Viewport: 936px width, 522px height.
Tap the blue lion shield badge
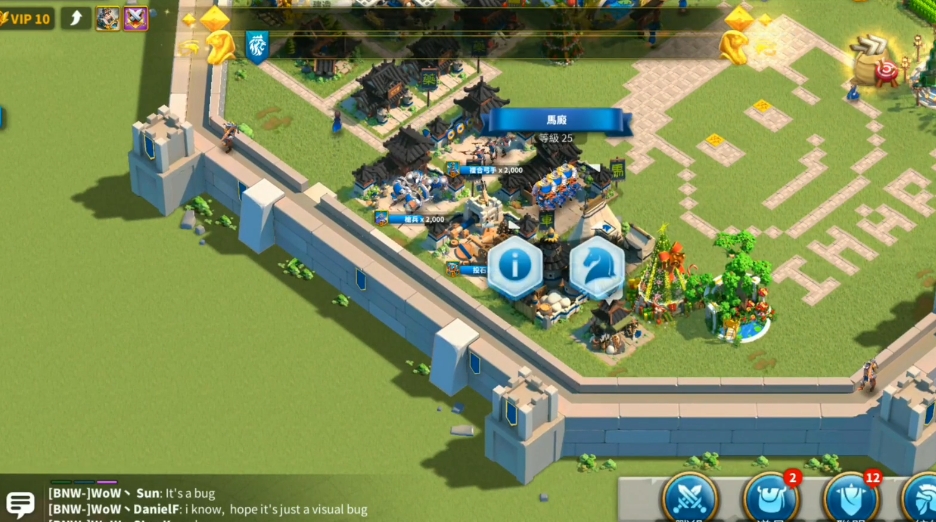tap(257, 46)
